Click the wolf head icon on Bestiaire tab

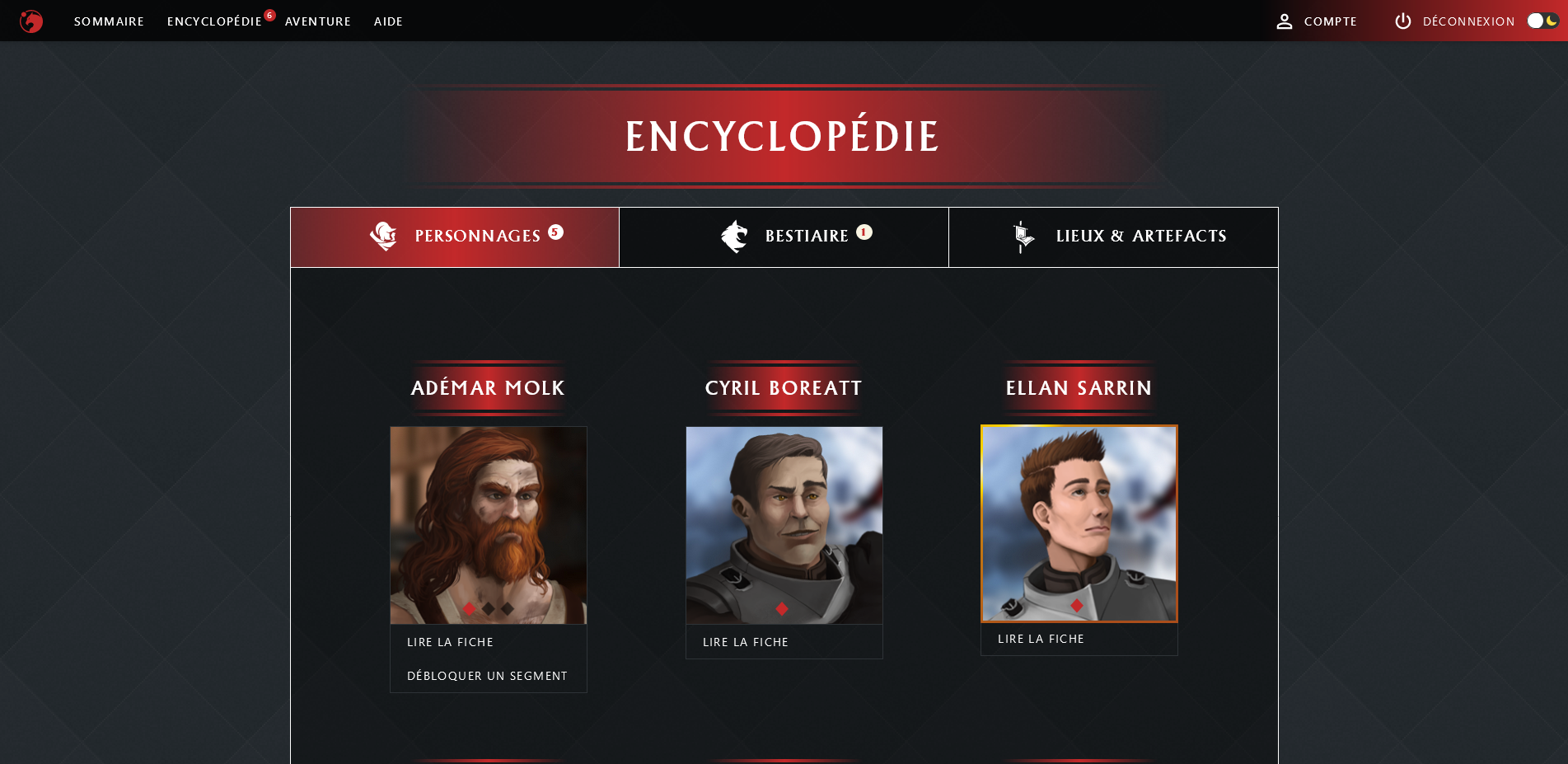(x=732, y=237)
